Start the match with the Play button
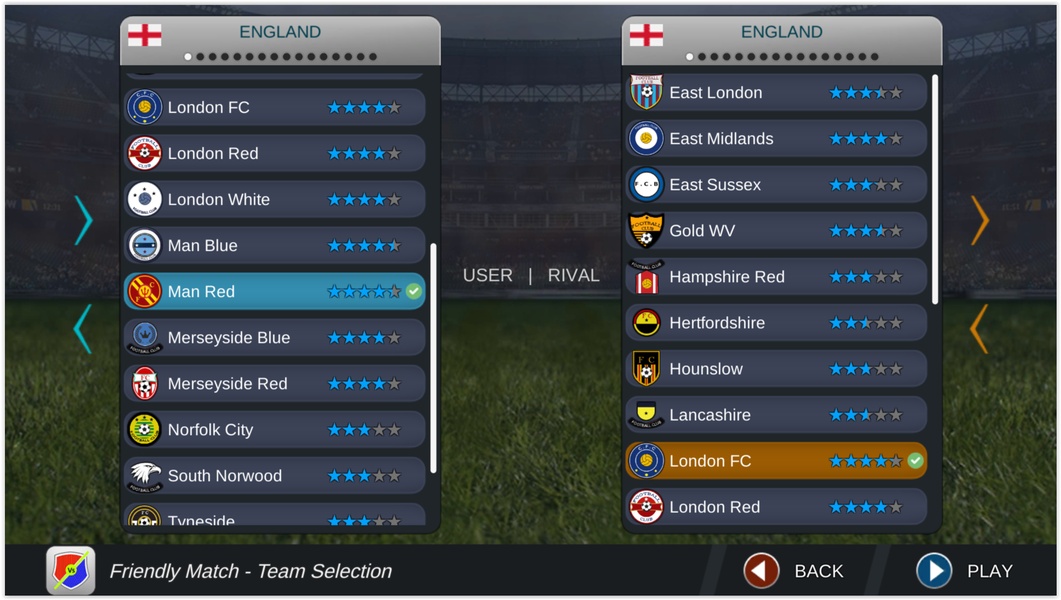 tap(964, 571)
